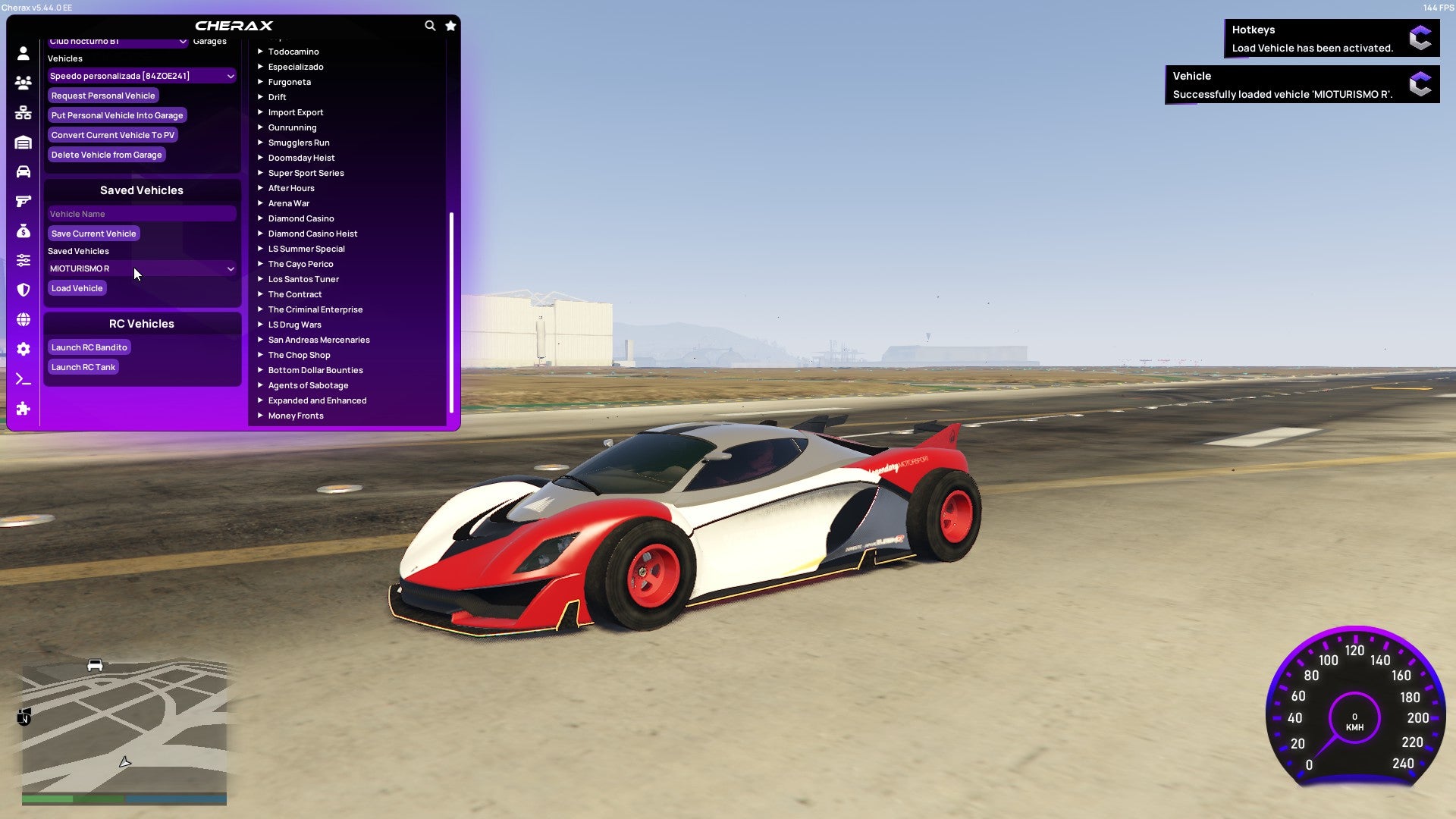Launch the RC Bandito
Screen dimensions: 1456x819
click(x=89, y=347)
